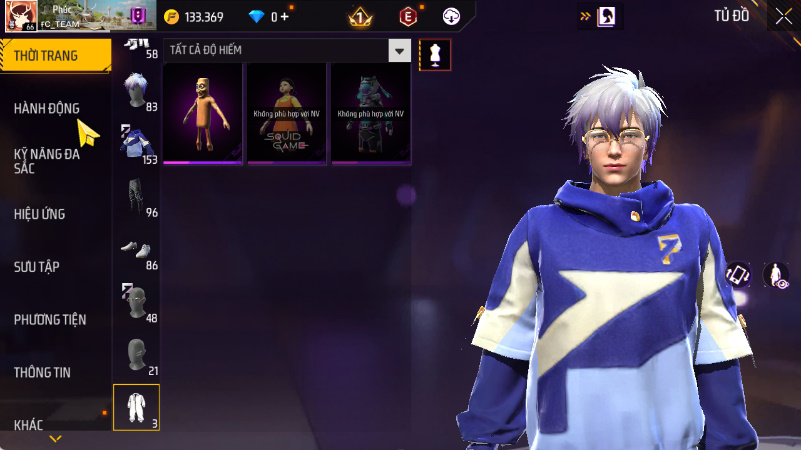The height and width of the screenshot is (450, 801).
Task: Switch to the Hành Động category
Action: click(47, 108)
